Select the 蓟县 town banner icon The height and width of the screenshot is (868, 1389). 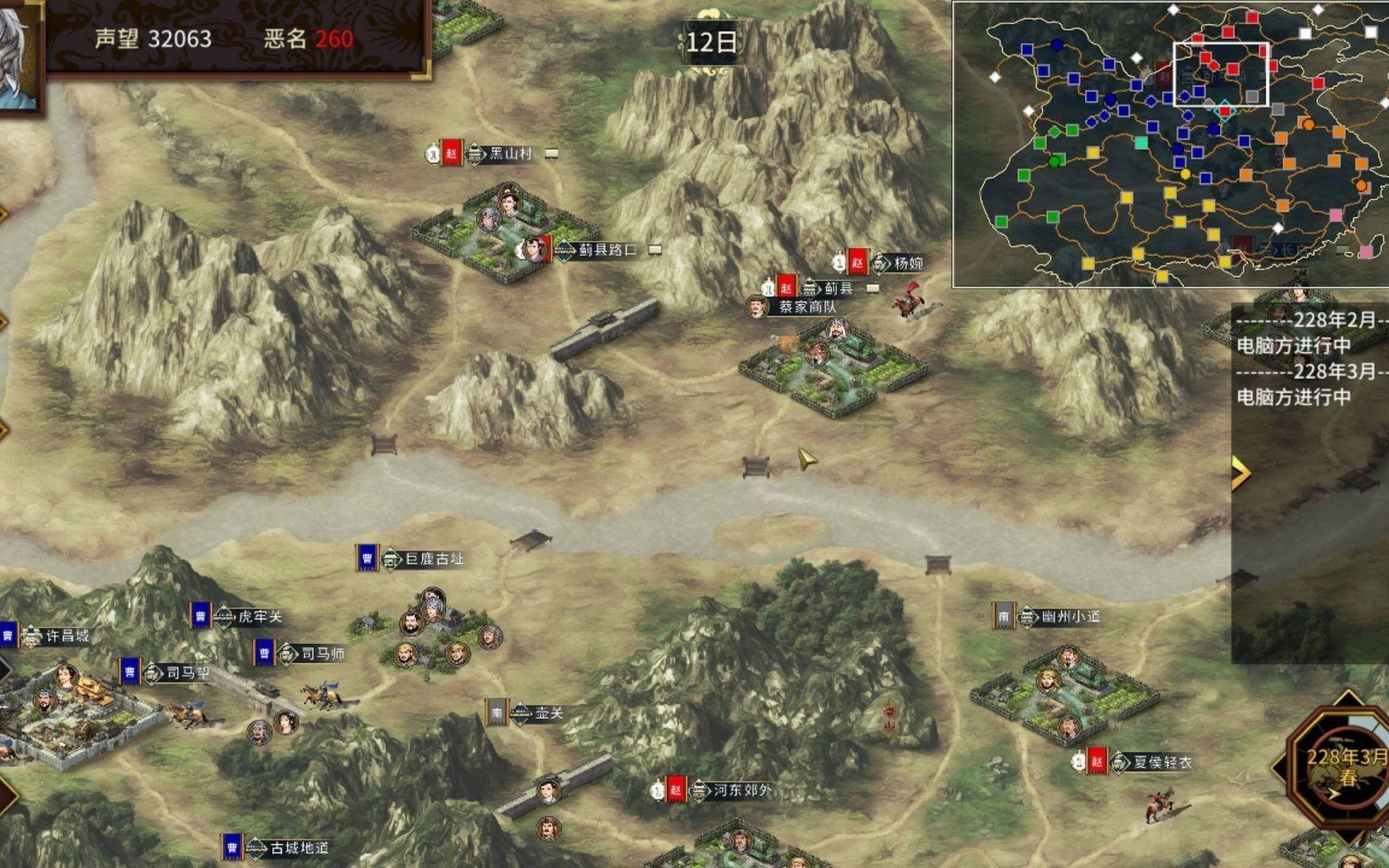(x=808, y=288)
